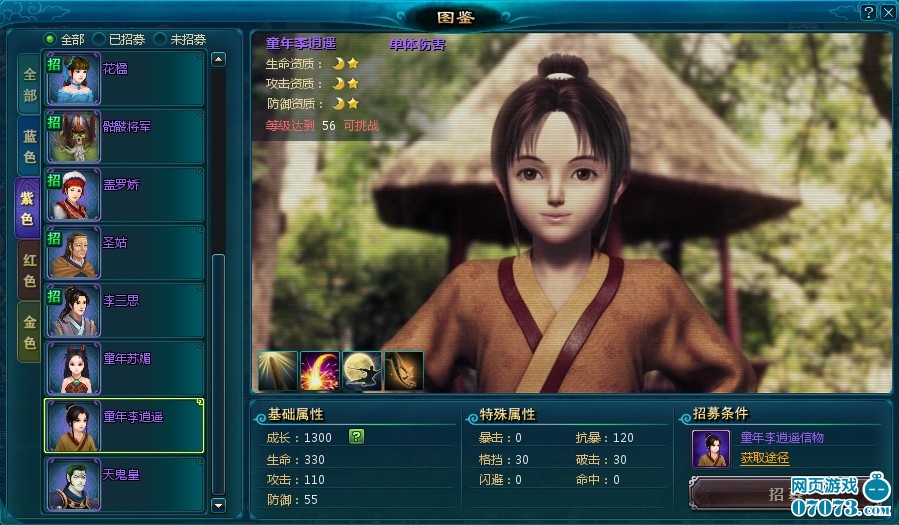Select the 李三思 list entry
Screen dimensions: 899x525
(124, 310)
